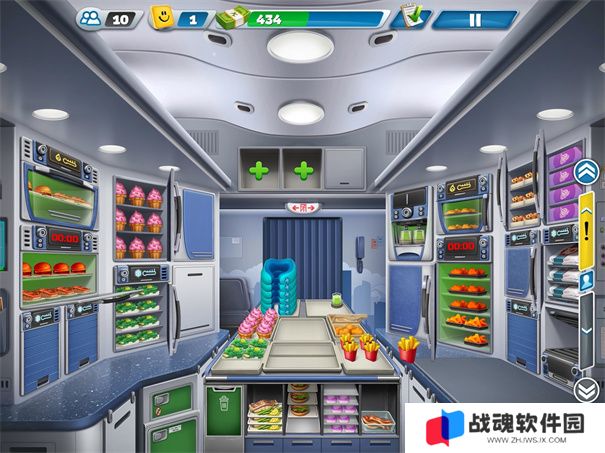Tap the double down-arrow scroll button
605x453 pixels.
586,390
